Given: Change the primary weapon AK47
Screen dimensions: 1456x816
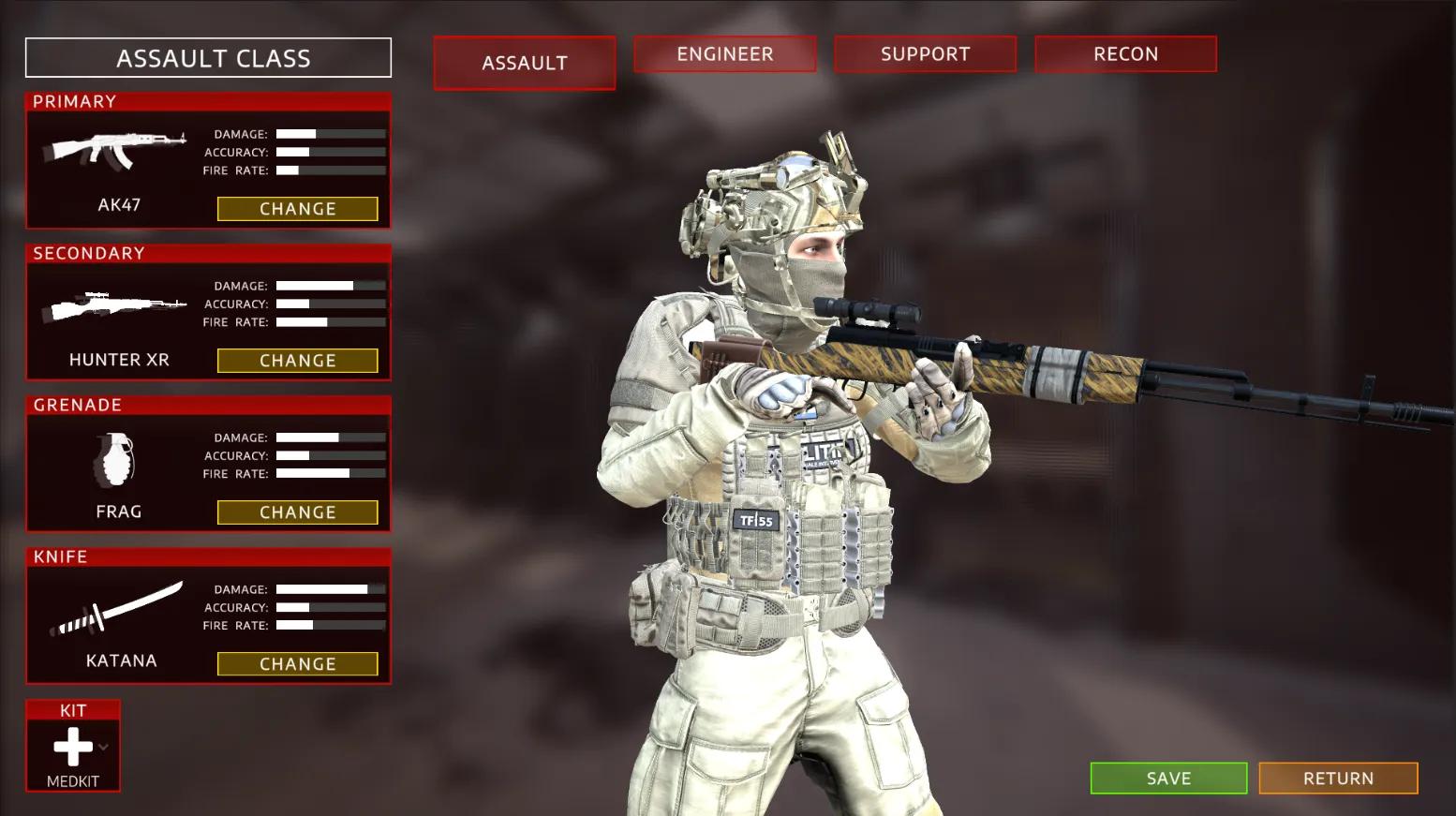Looking at the screenshot, I should (x=298, y=208).
